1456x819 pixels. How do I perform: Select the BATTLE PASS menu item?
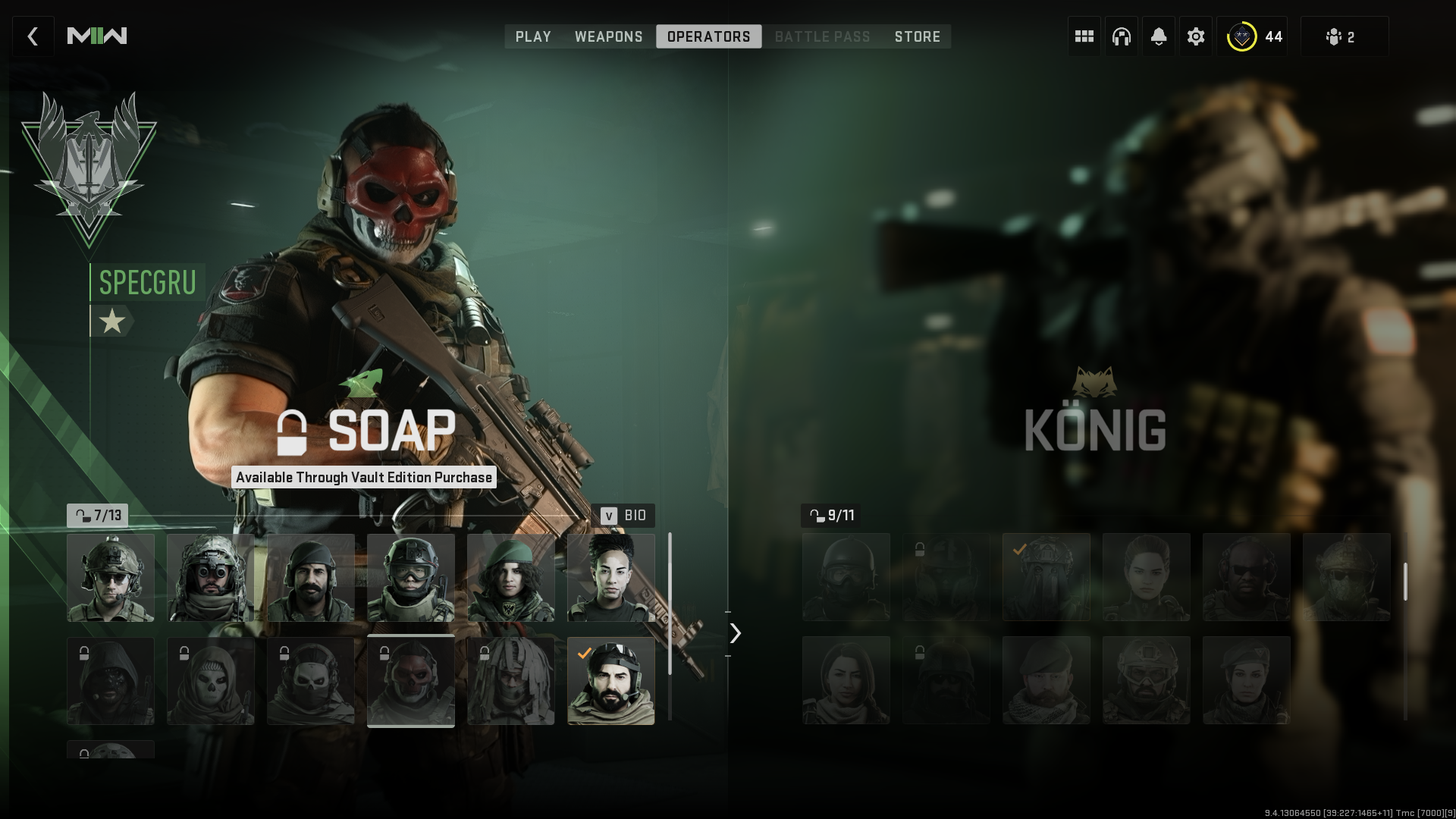coord(822,36)
